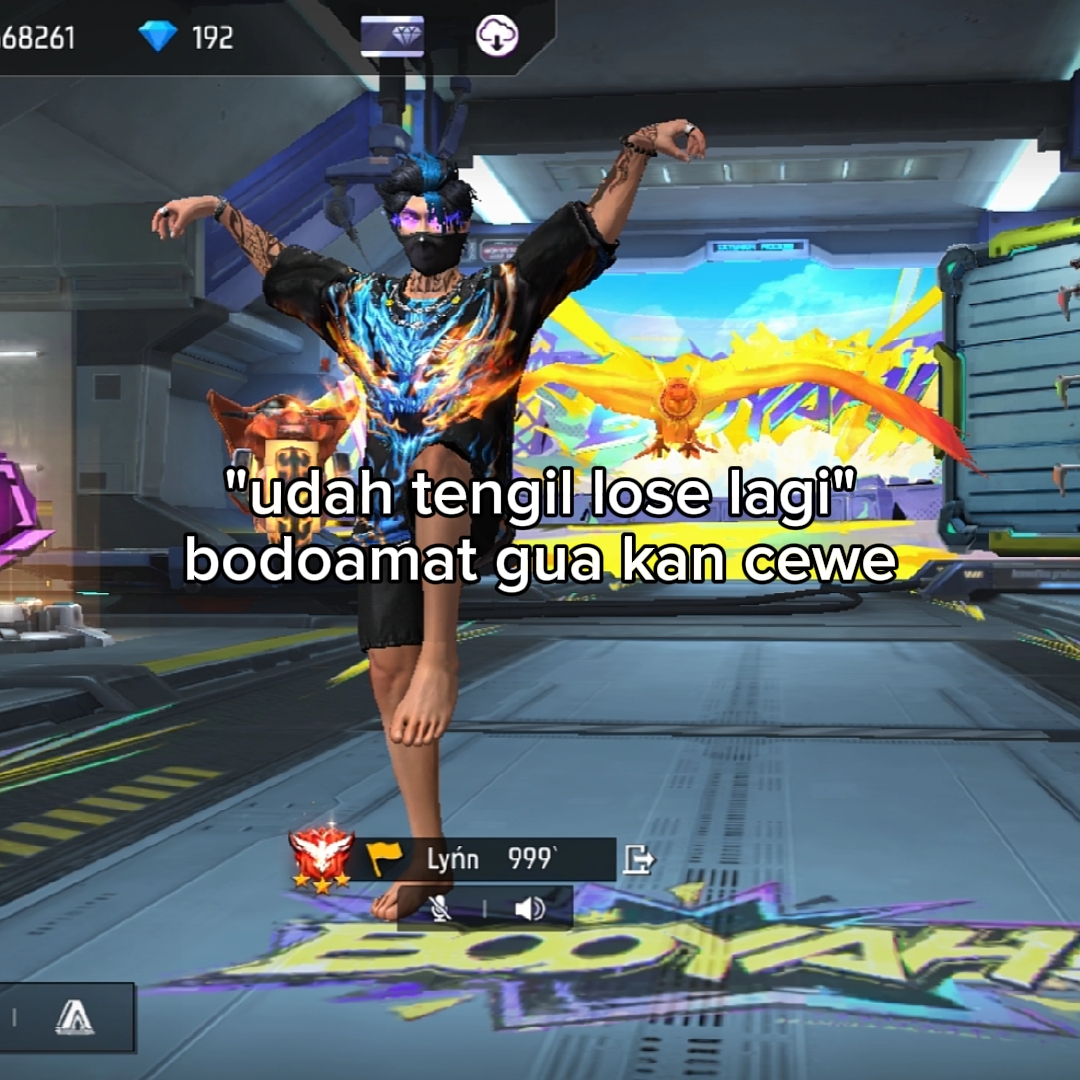This screenshot has width=1080, height=1080.
Task: Toggle the speaker sound icon
Action: (x=529, y=908)
